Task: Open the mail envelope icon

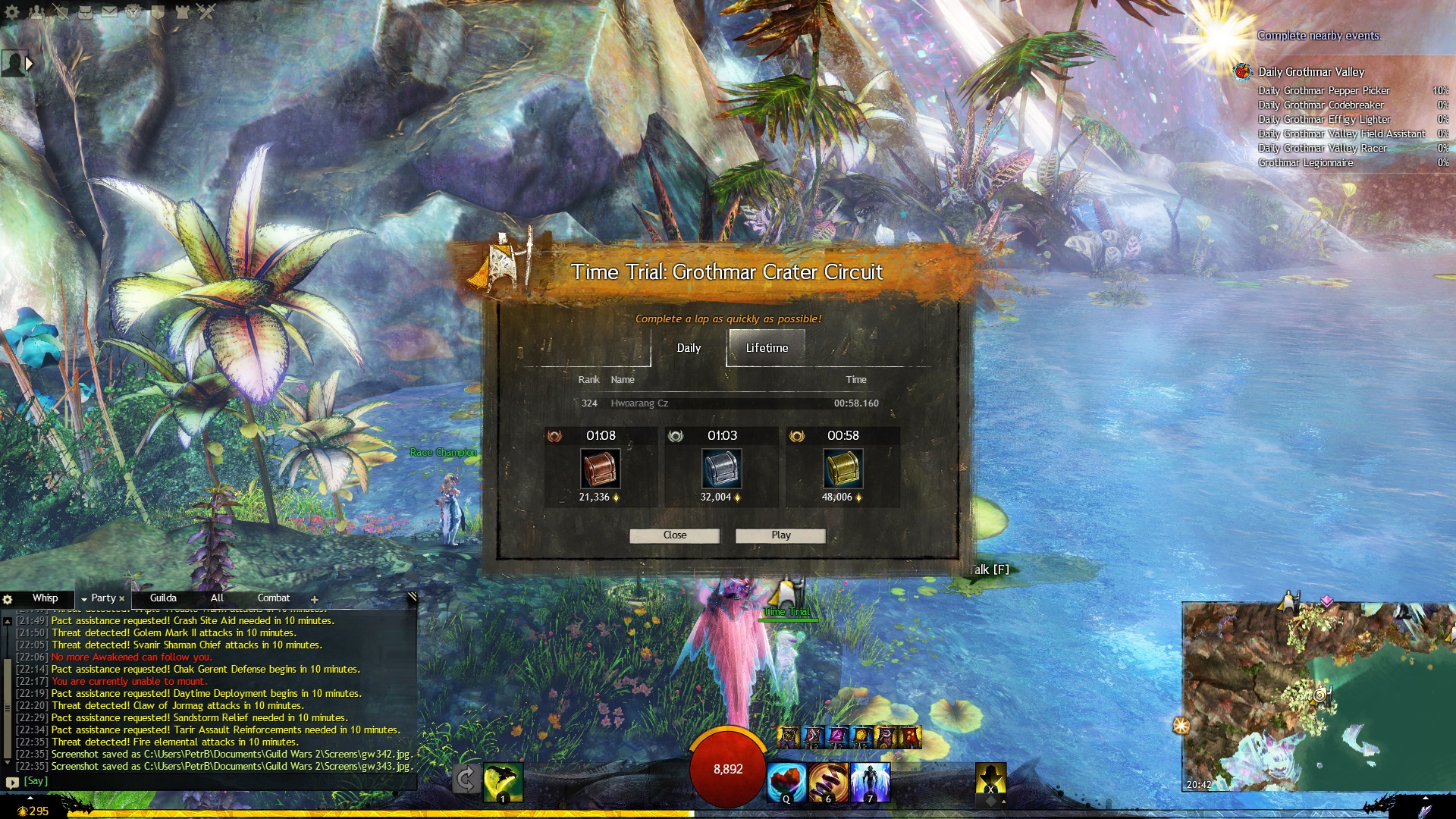Action: 109,11
